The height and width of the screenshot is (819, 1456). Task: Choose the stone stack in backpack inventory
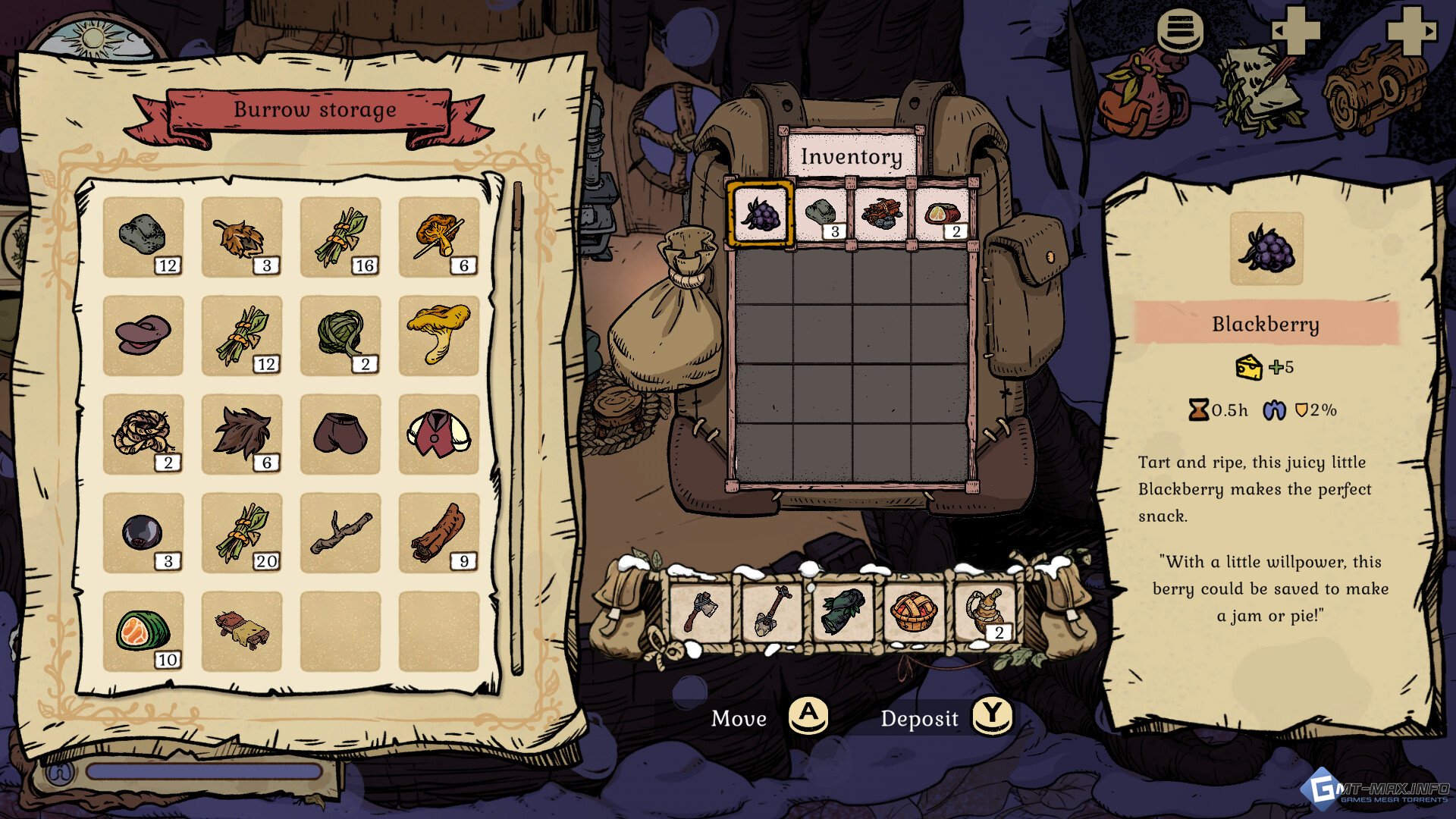tap(821, 214)
